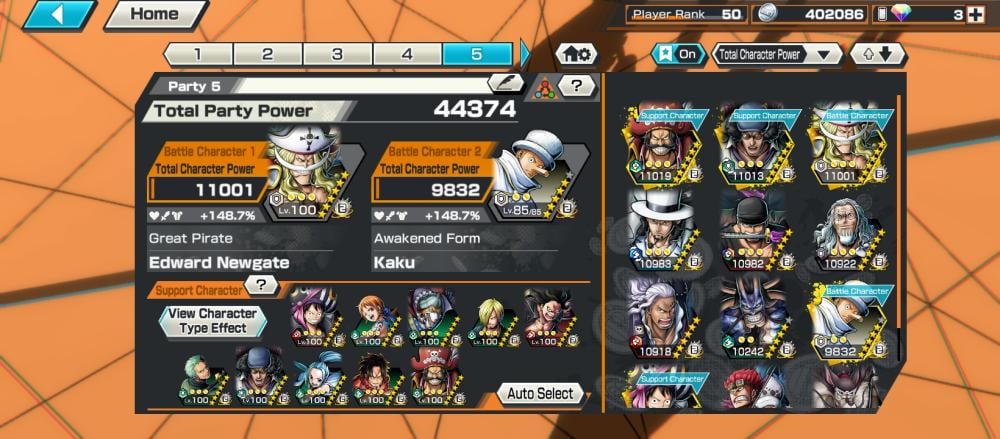1000x439 pixels.
Task: Switch to party tab 1
Action: pos(197,54)
